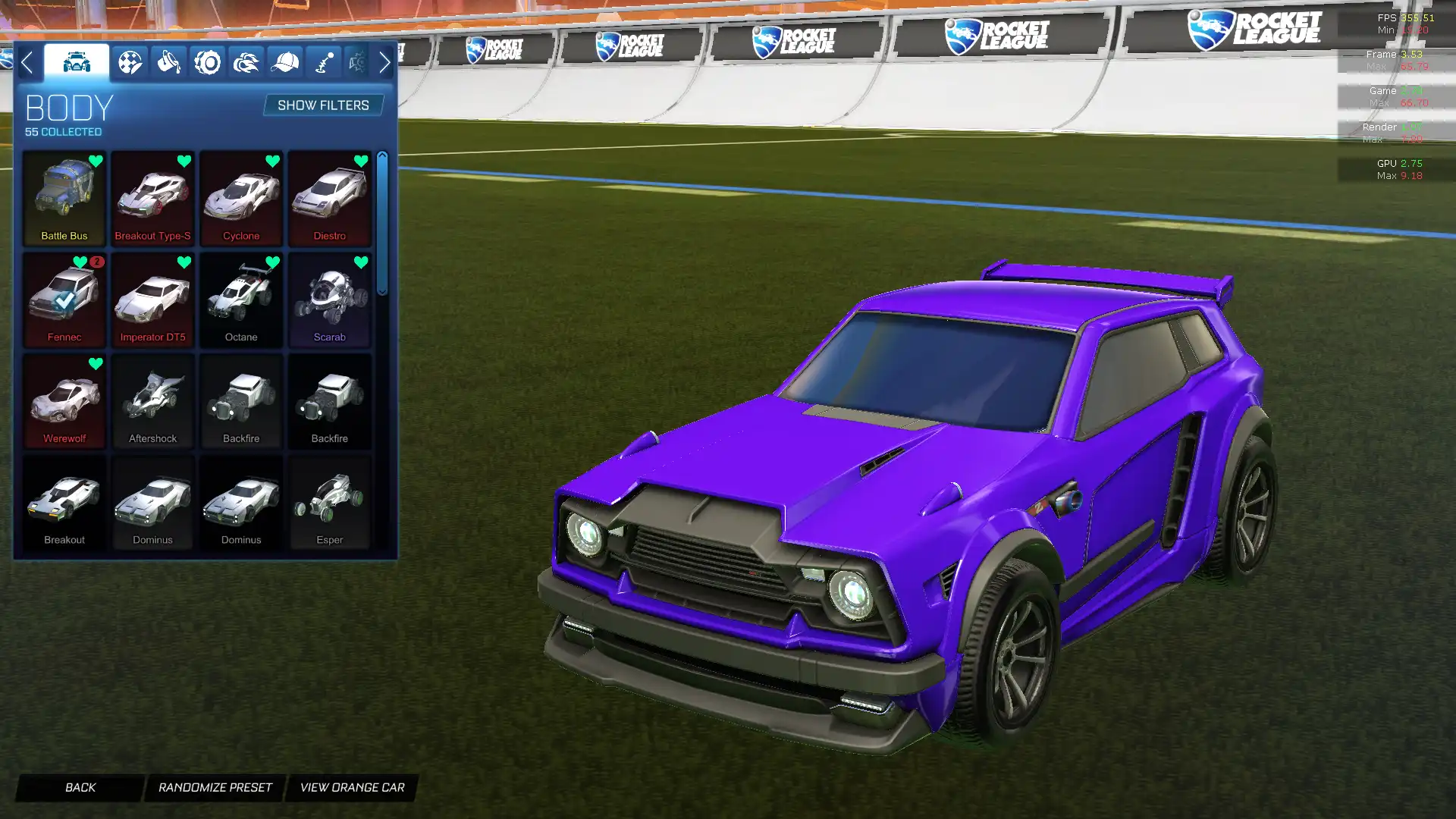Image resolution: width=1456 pixels, height=819 pixels.
Task: Choose the equipped Fennec body
Action: coord(64,300)
